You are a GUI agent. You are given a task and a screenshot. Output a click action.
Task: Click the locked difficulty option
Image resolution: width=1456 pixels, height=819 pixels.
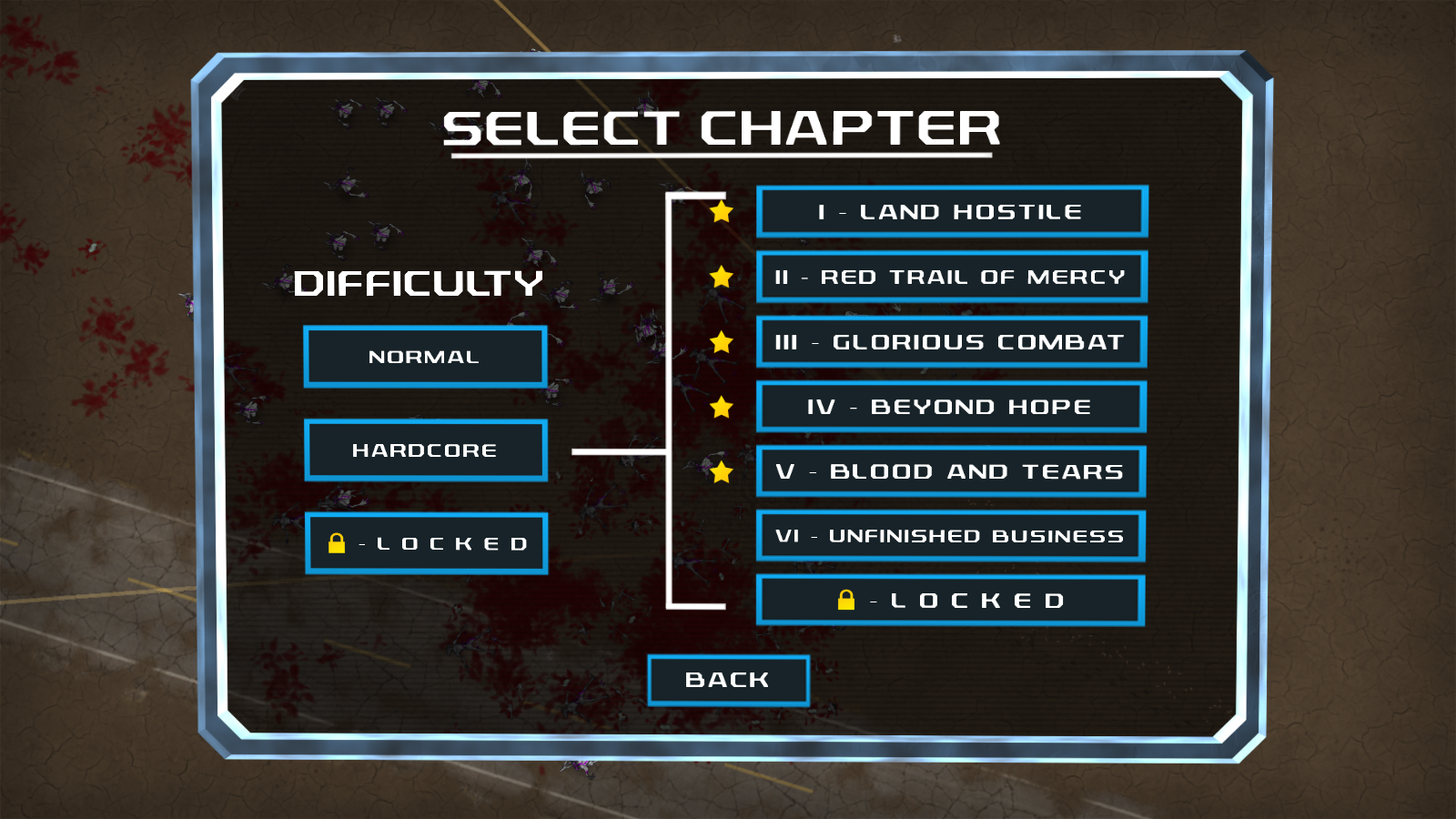tap(426, 543)
